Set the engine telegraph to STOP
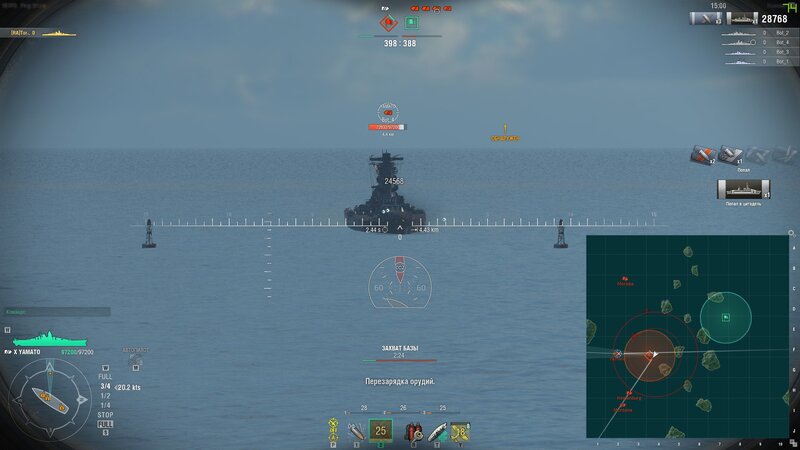Image resolution: width=800 pixels, height=450 pixels. click(x=105, y=414)
